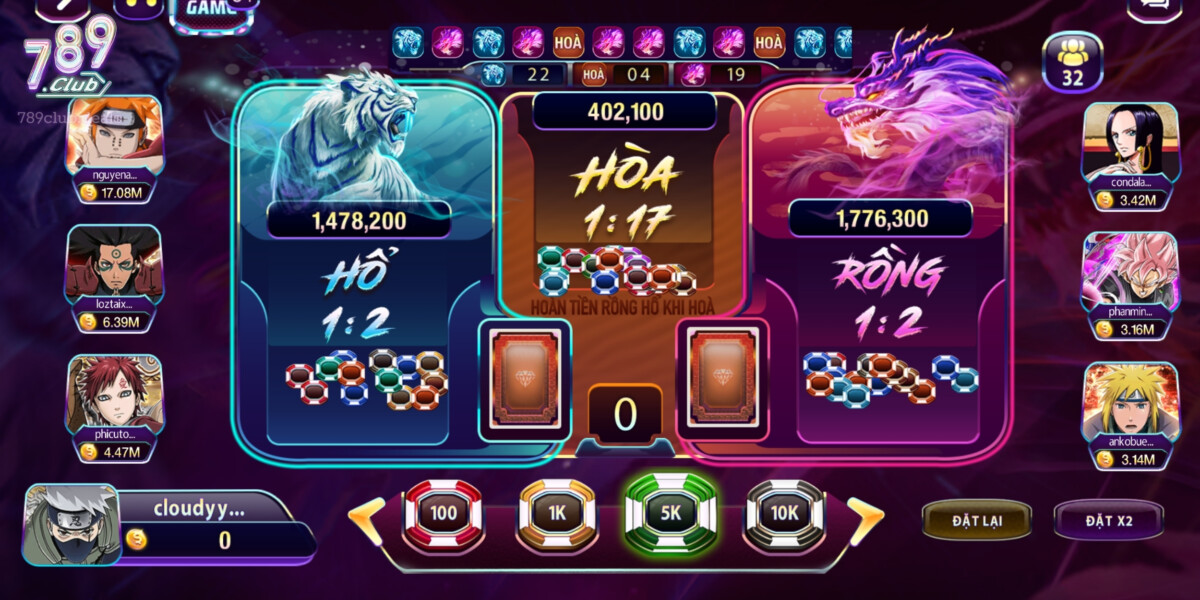Image resolution: width=1200 pixels, height=600 pixels.
Task: View player nguyena's avatar
Action: (x=114, y=135)
